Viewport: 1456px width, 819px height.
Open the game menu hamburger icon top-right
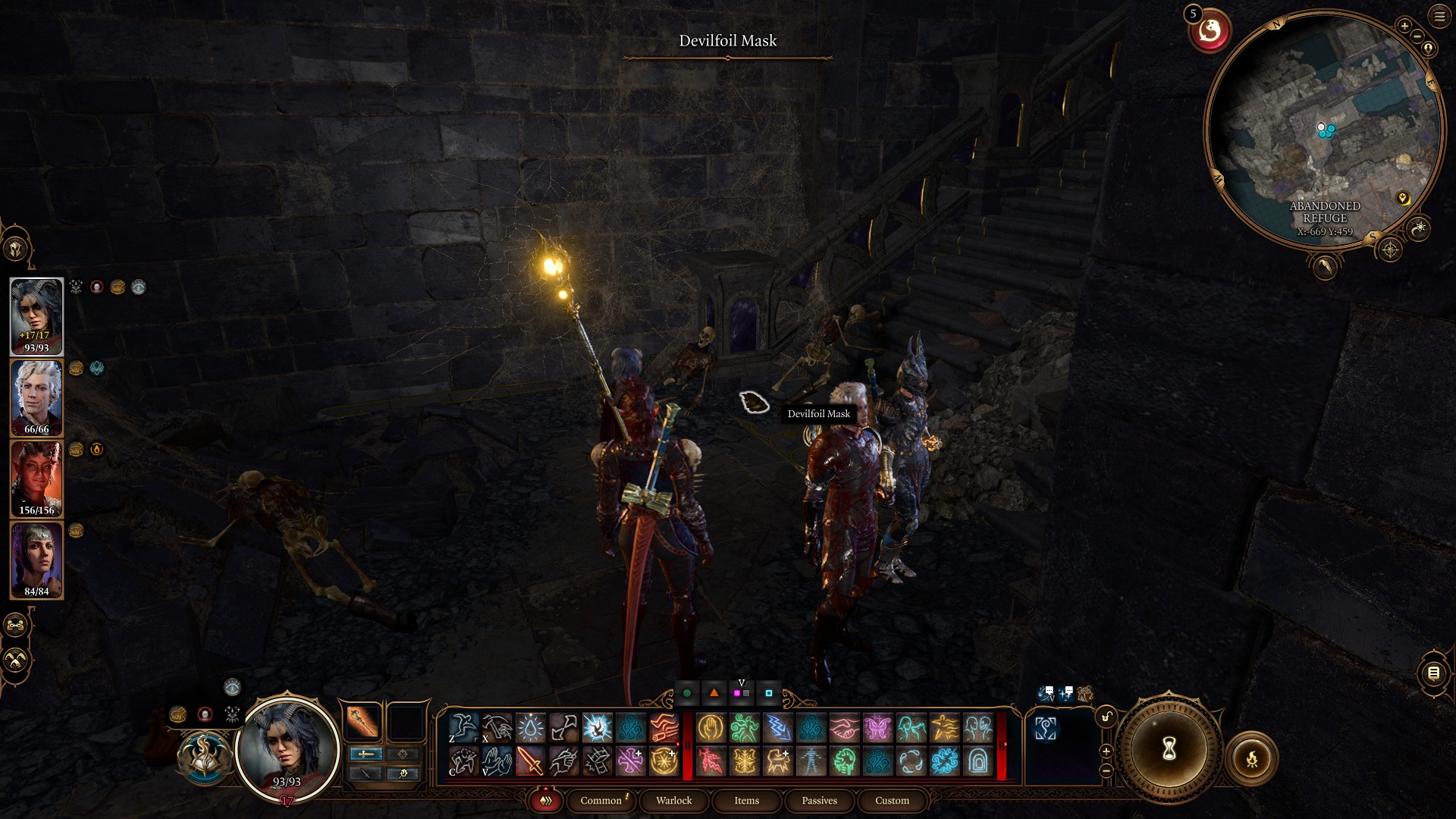pos(1440,17)
